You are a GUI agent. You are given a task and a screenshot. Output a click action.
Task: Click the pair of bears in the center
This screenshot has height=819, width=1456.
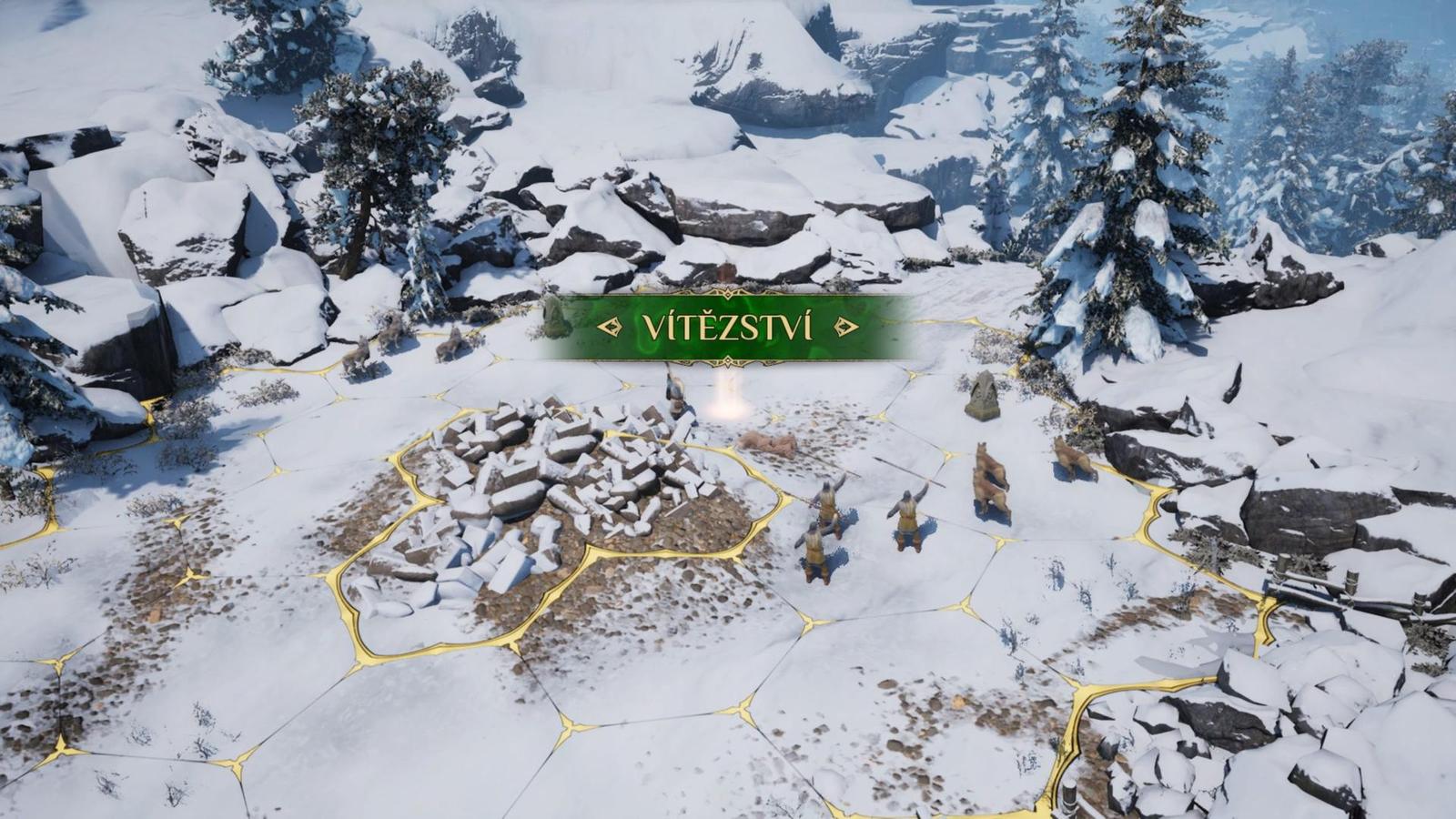987,473
